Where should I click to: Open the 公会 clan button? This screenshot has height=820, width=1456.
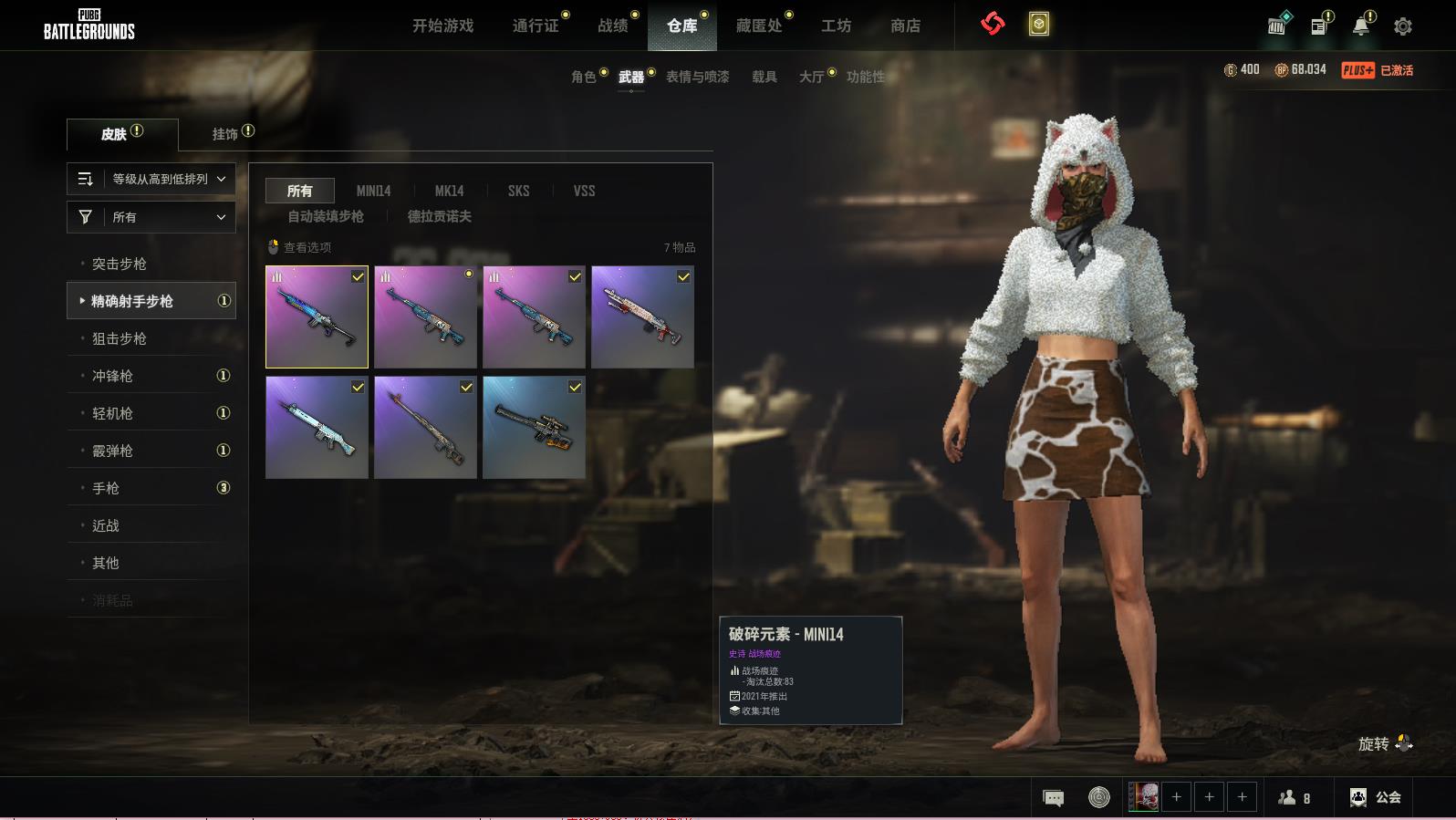click(1376, 797)
